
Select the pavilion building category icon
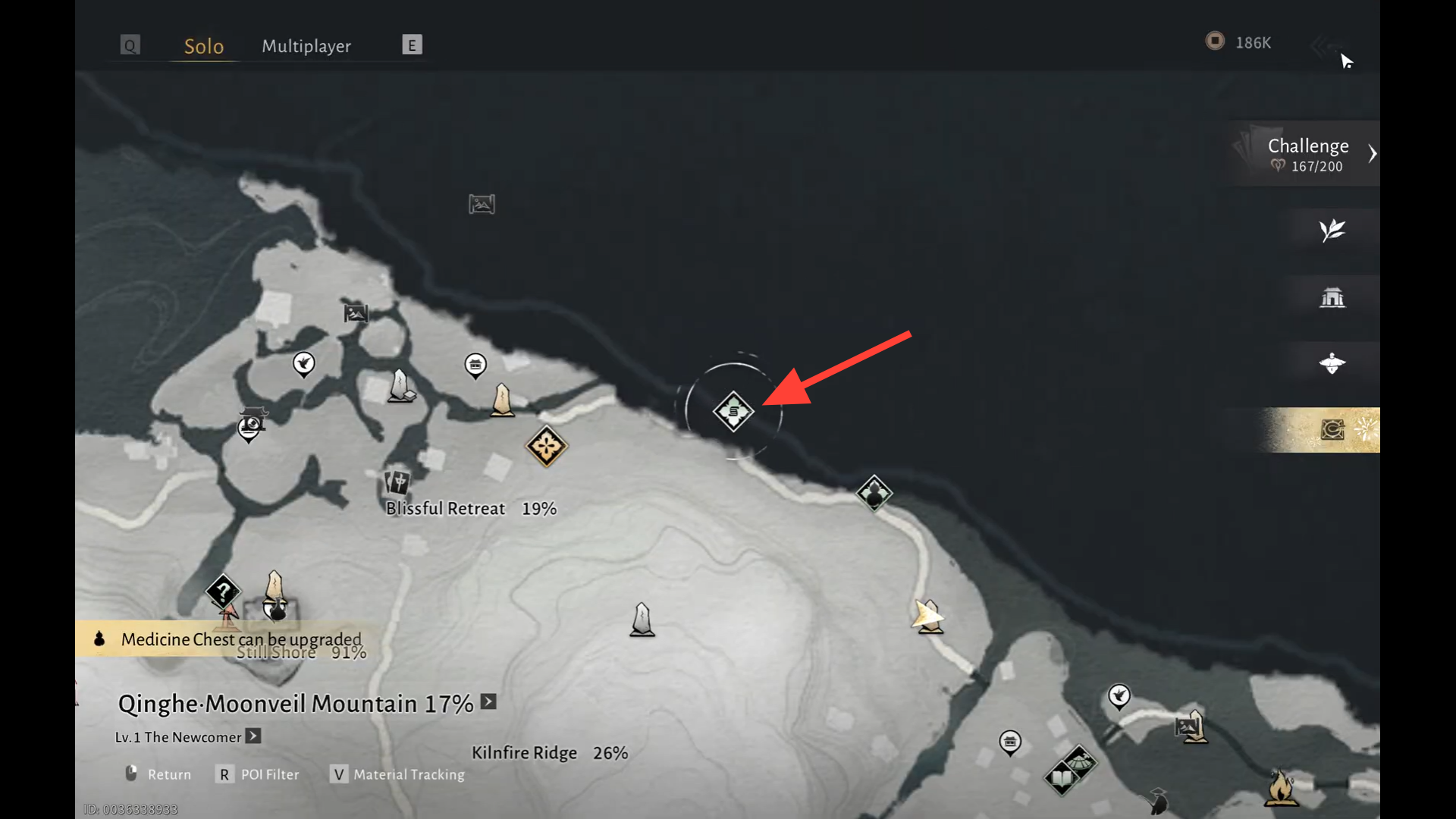click(1332, 297)
